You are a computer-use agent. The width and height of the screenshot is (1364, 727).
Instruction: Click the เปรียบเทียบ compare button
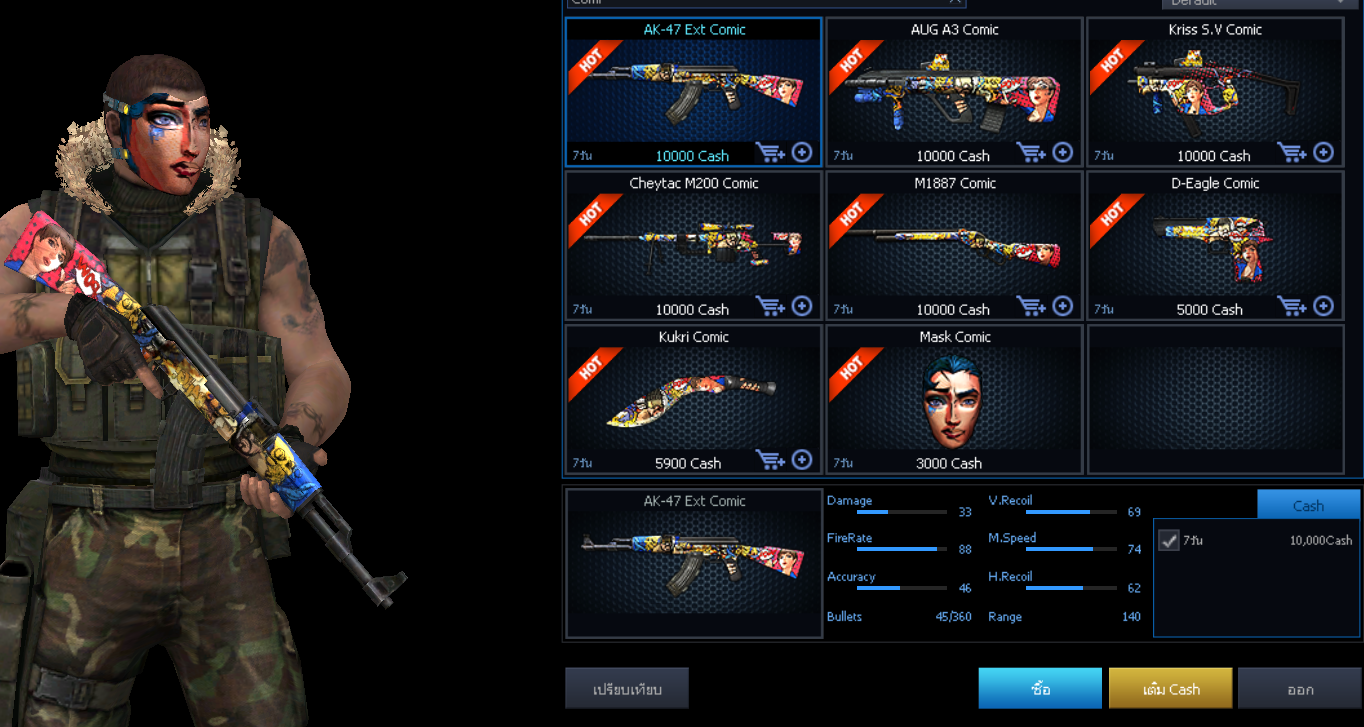[627, 689]
